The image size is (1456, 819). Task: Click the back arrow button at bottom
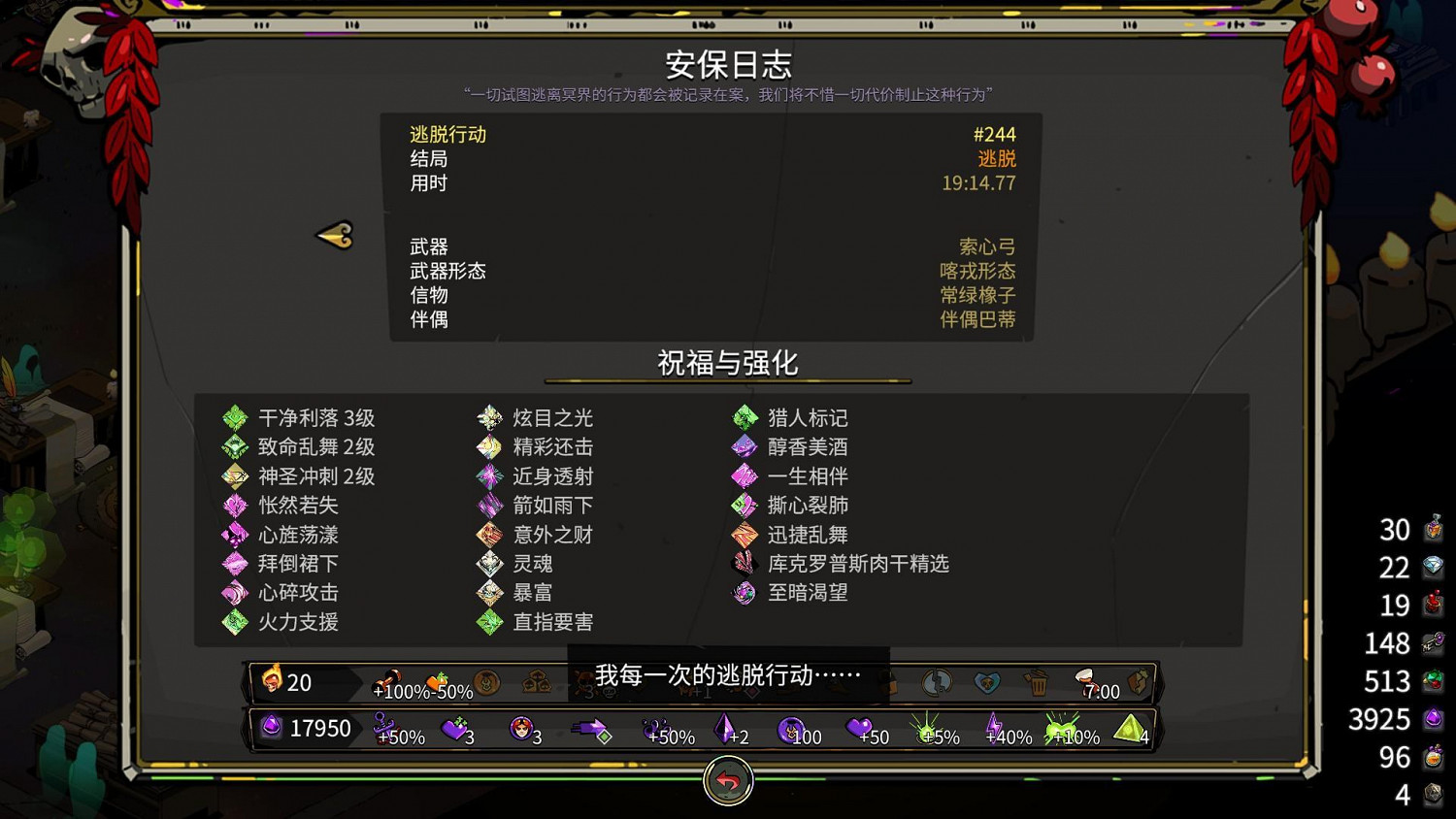click(x=727, y=782)
